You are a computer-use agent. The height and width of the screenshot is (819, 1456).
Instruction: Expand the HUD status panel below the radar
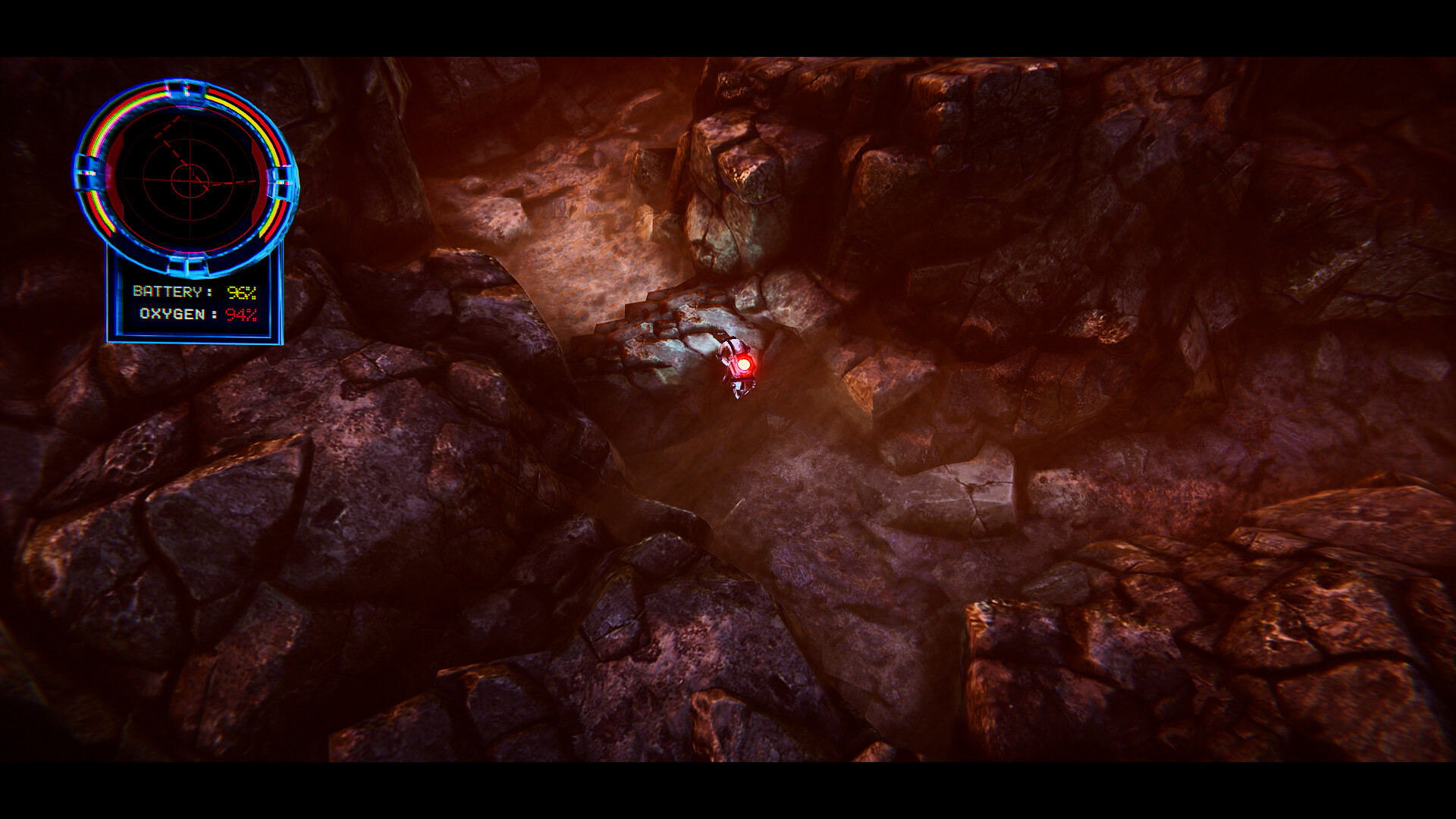[x=193, y=303]
